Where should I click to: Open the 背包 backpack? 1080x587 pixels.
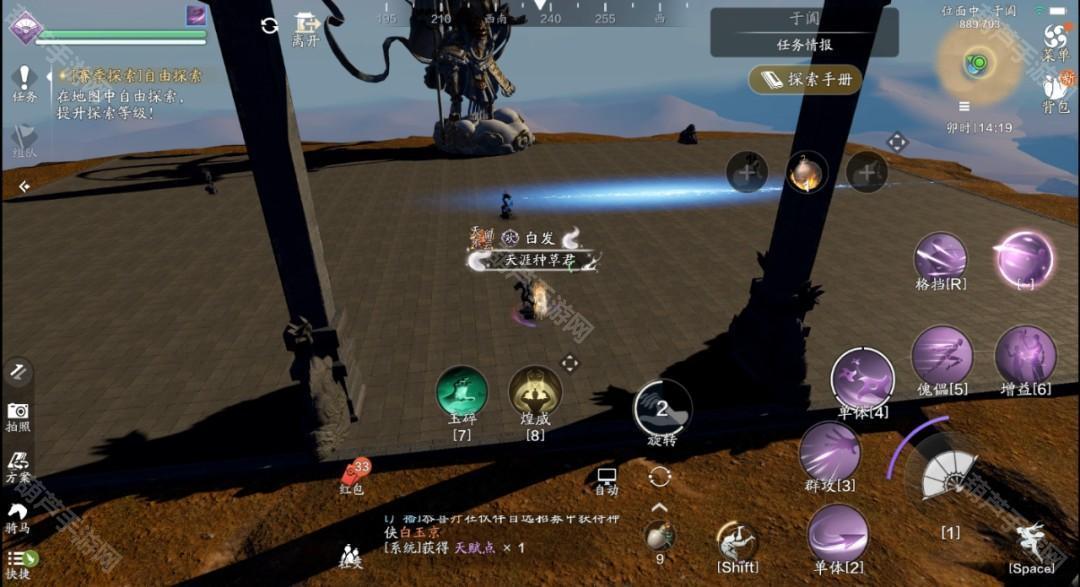(1056, 92)
